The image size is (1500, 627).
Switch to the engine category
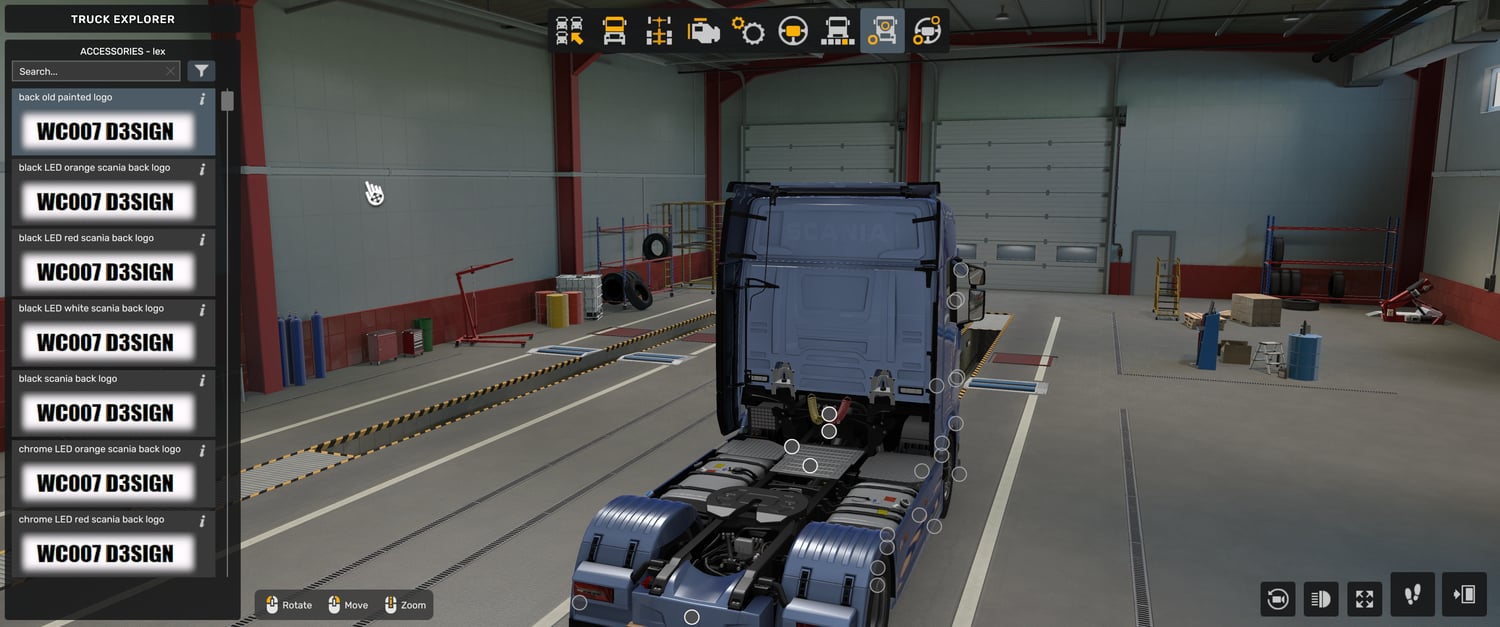[x=703, y=31]
